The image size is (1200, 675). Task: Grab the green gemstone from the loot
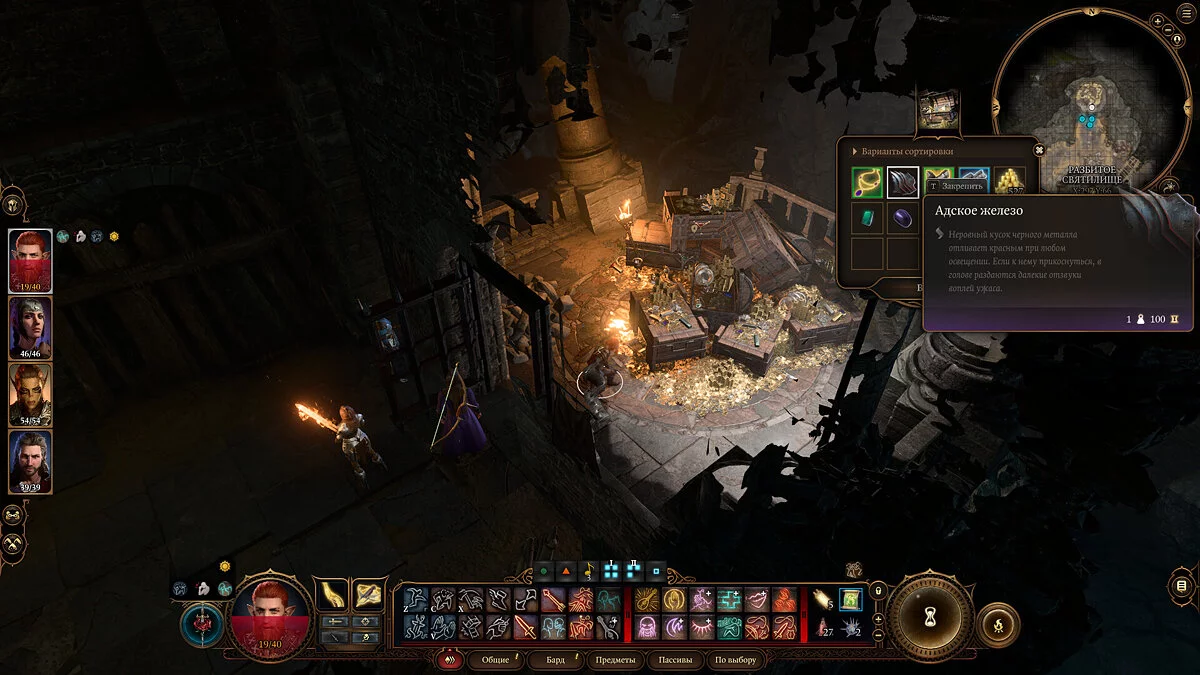867,218
